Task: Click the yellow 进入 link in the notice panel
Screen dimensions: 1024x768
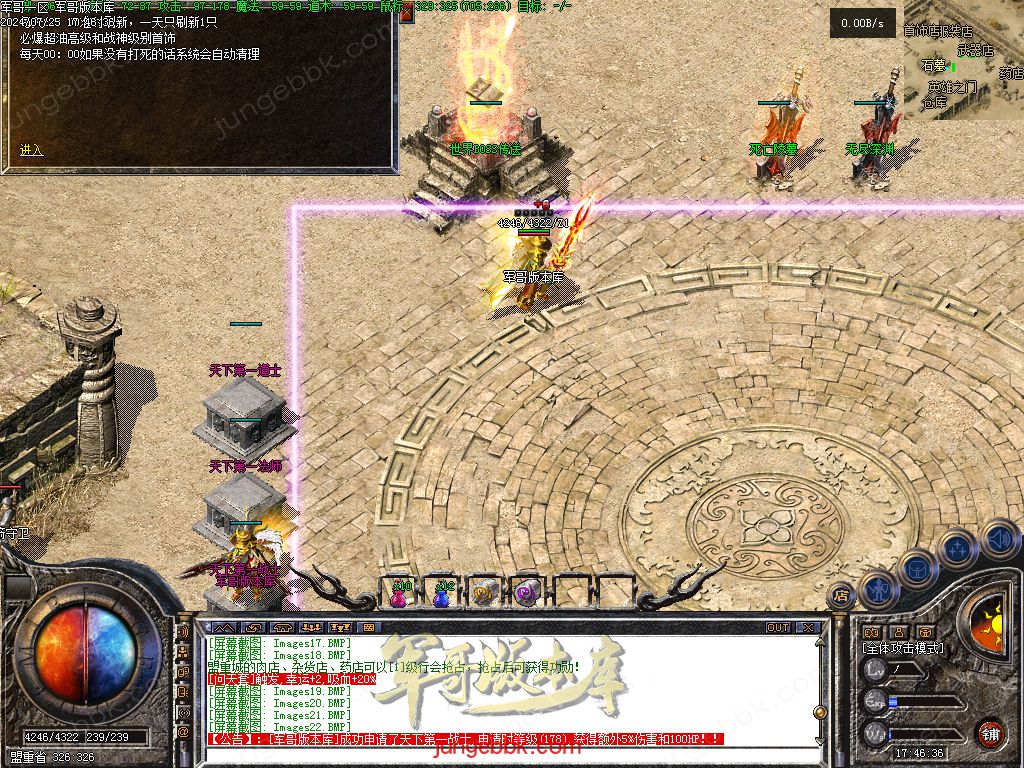Action: (x=32, y=150)
